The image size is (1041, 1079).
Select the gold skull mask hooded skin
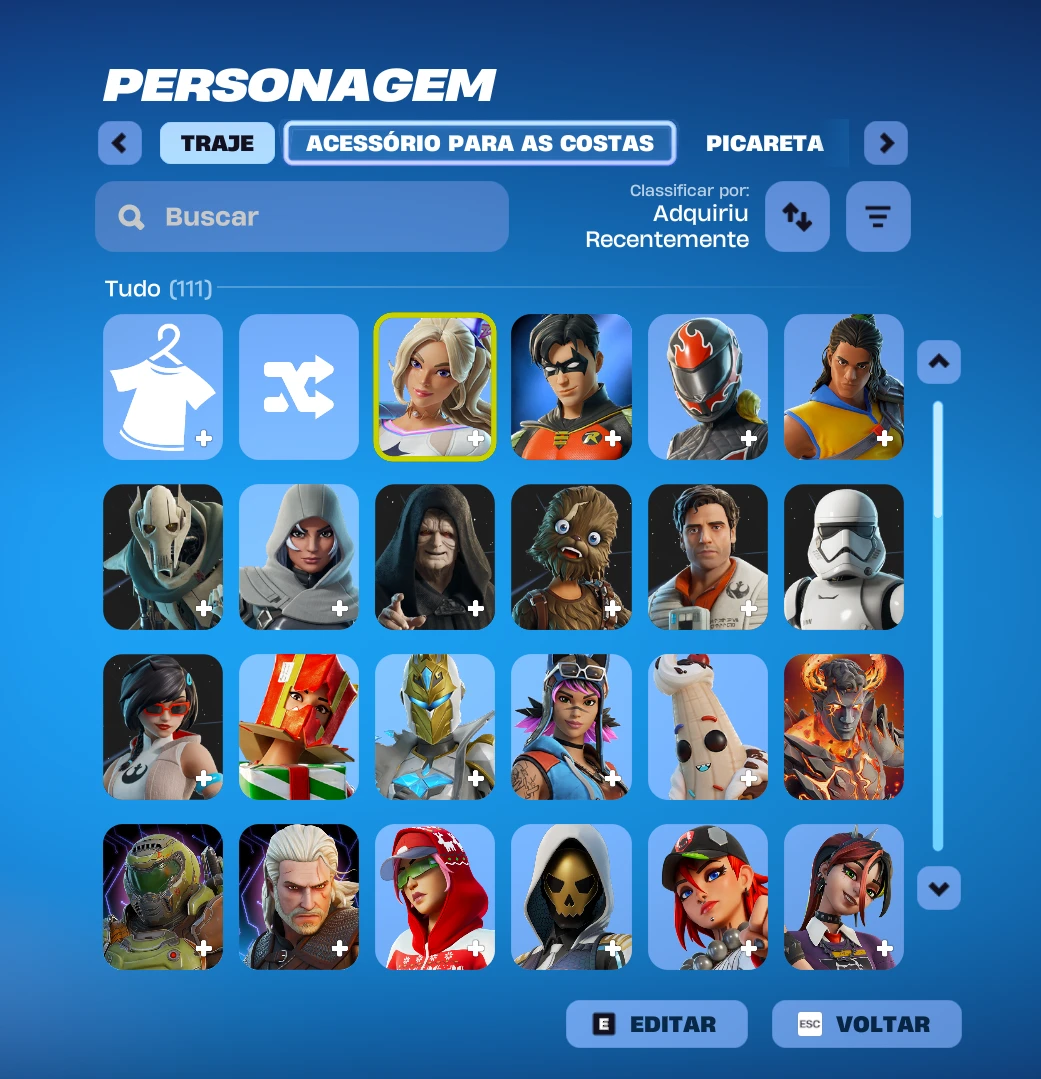pos(571,897)
